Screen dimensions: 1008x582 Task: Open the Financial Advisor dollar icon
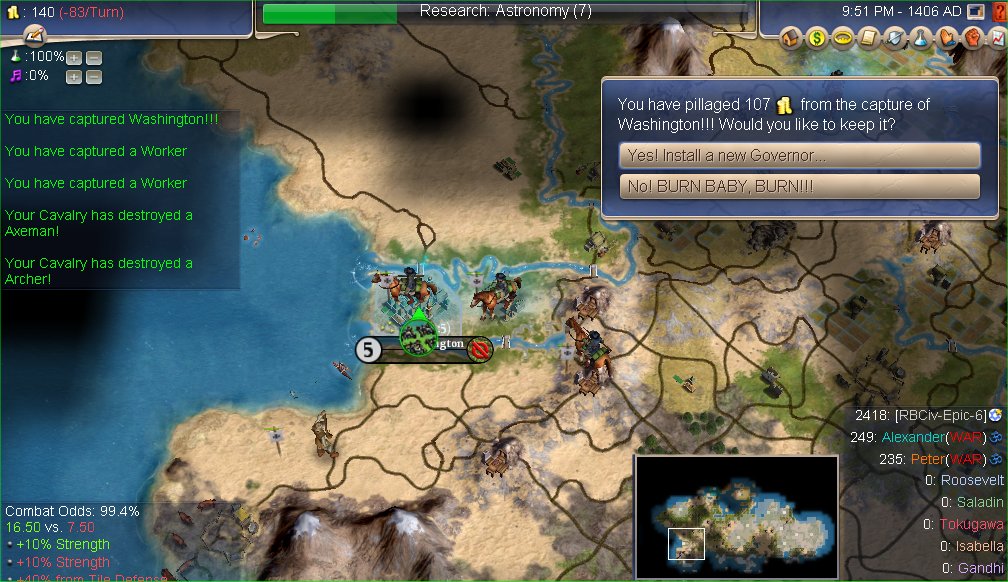pyautogui.click(x=818, y=38)
